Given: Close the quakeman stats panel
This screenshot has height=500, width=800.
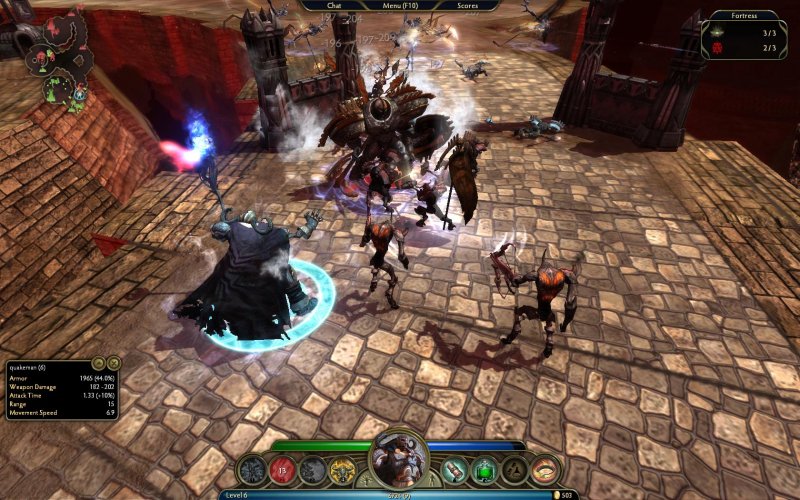Looking at the screenshot, I should pyautogui.click(x=113, y=362).
